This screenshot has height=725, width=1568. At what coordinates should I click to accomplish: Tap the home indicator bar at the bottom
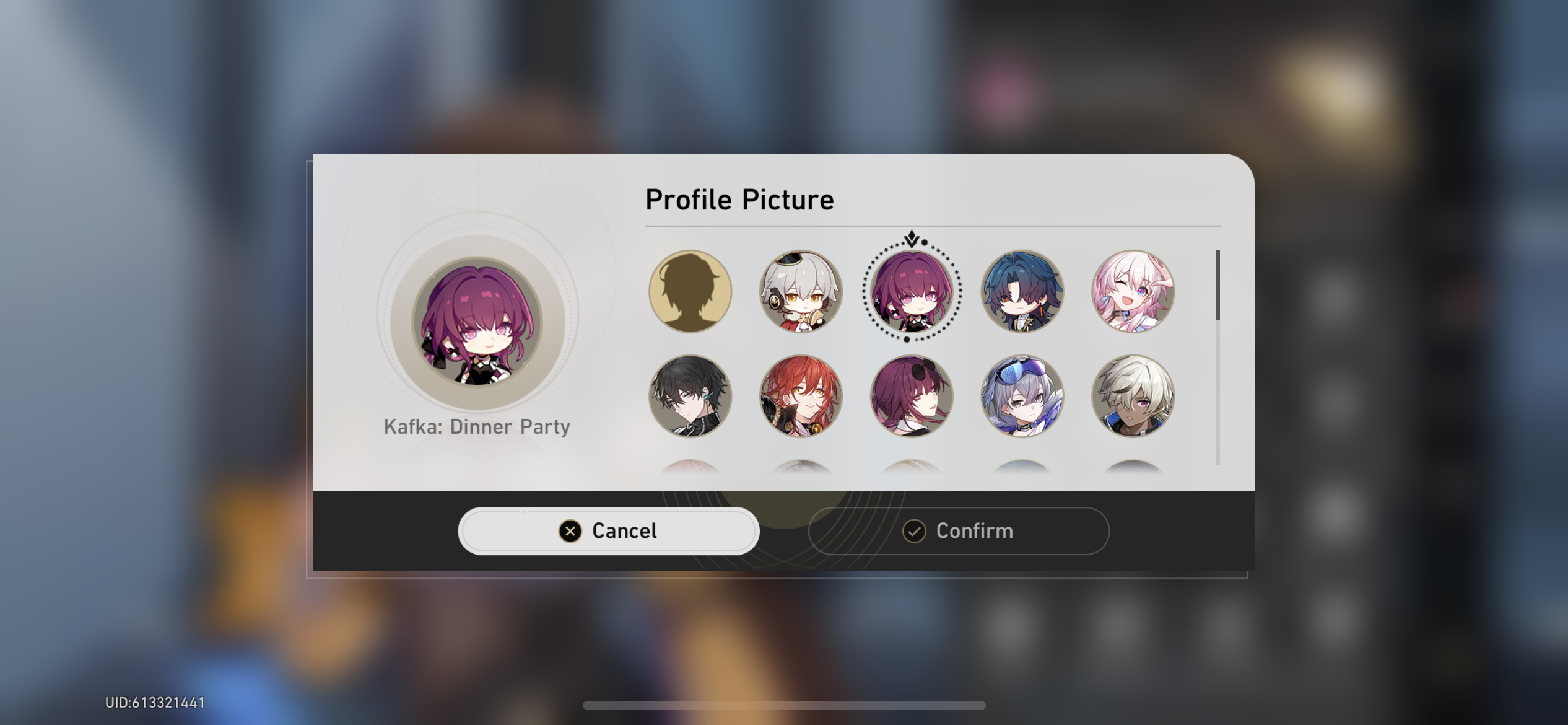tap(784, 705)
